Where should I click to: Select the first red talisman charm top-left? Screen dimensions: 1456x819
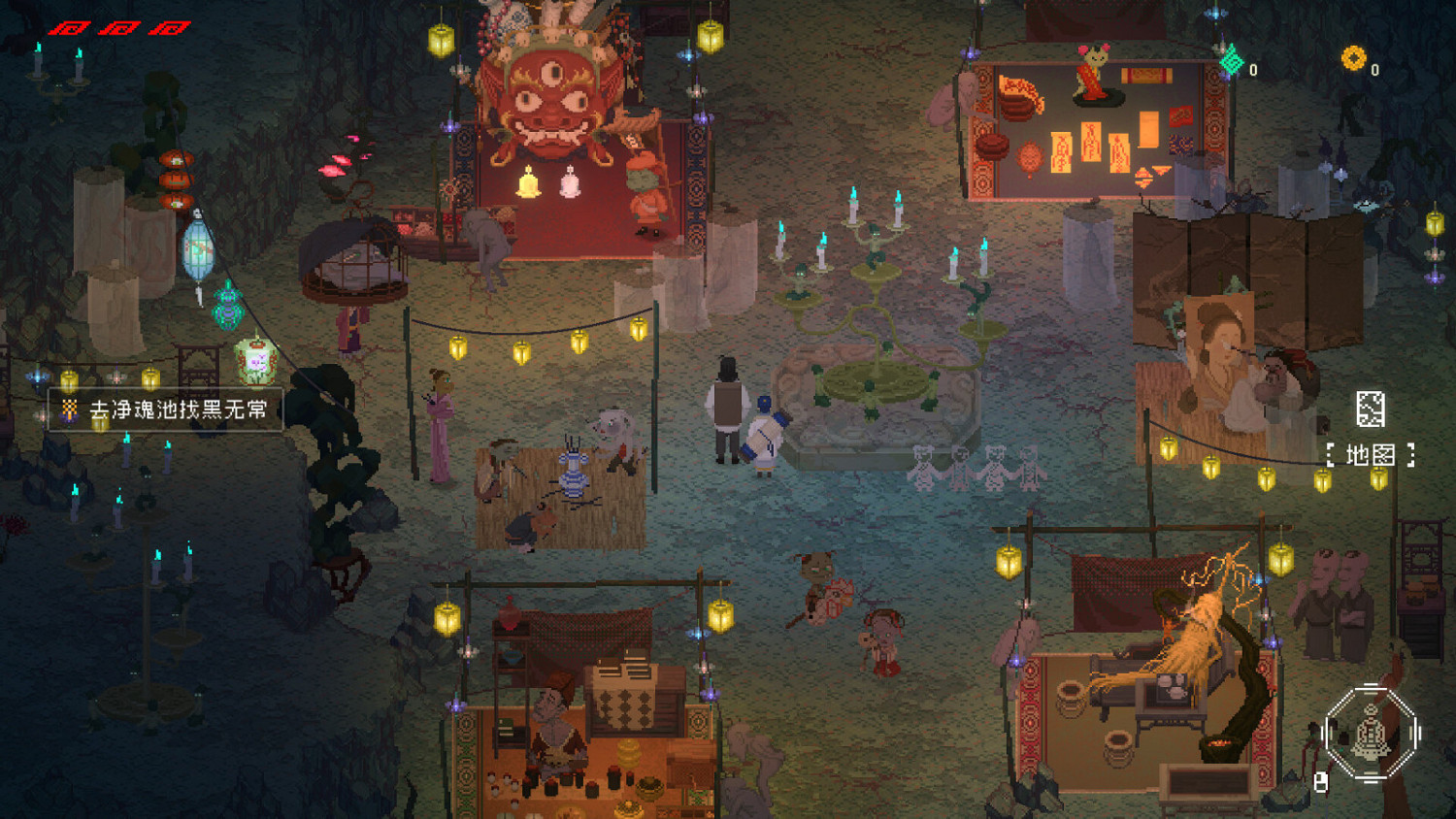67,29
